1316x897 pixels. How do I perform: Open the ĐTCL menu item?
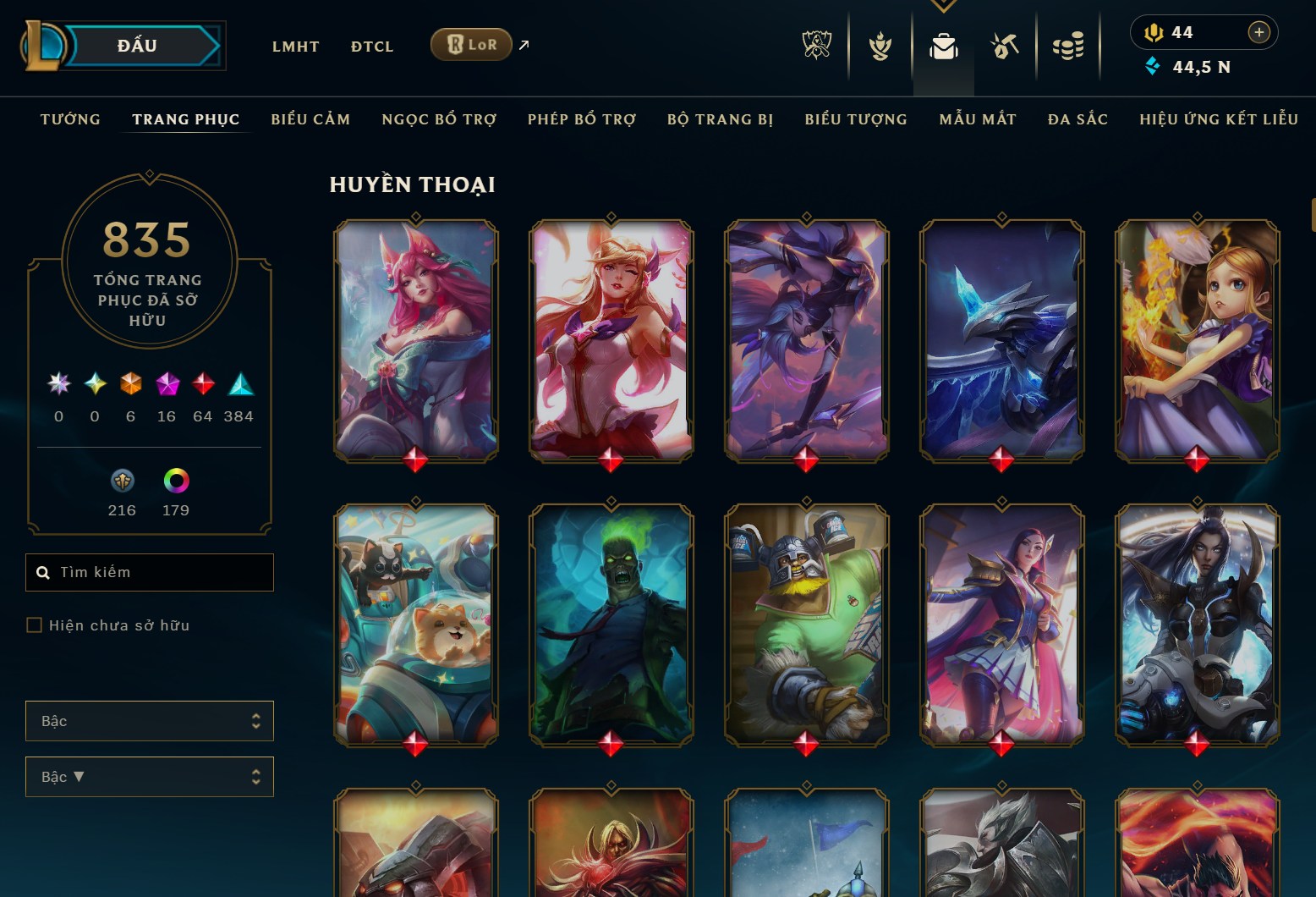[371, 47]
